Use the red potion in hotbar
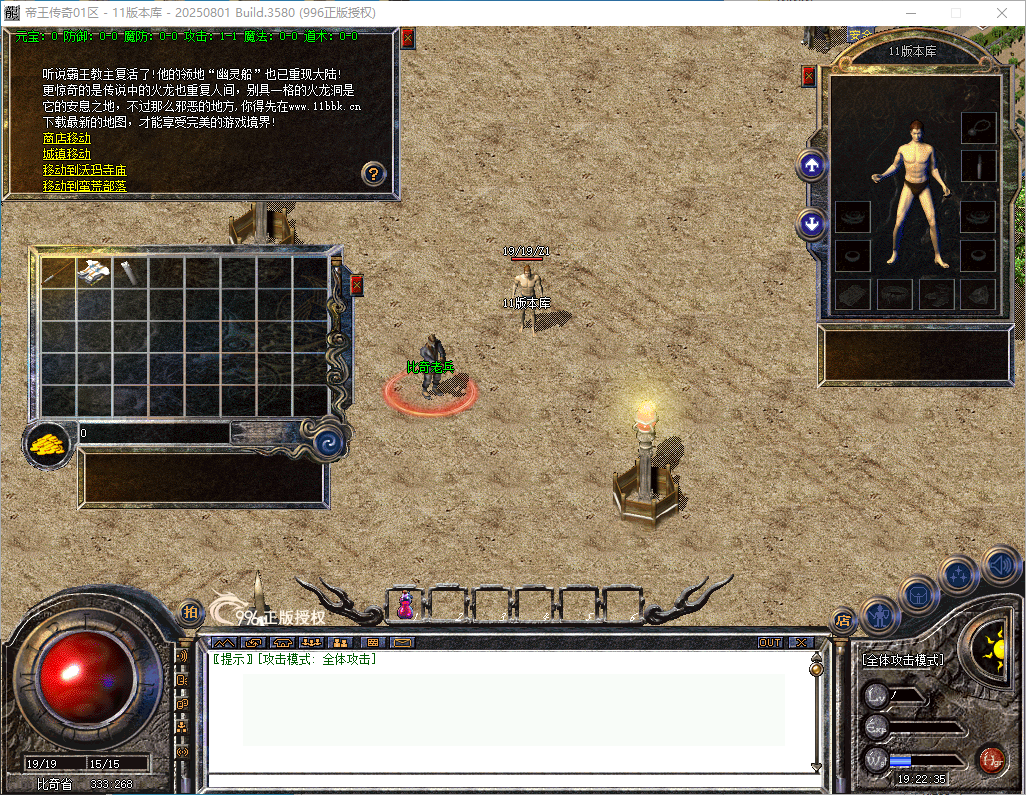 pos(405,604)
